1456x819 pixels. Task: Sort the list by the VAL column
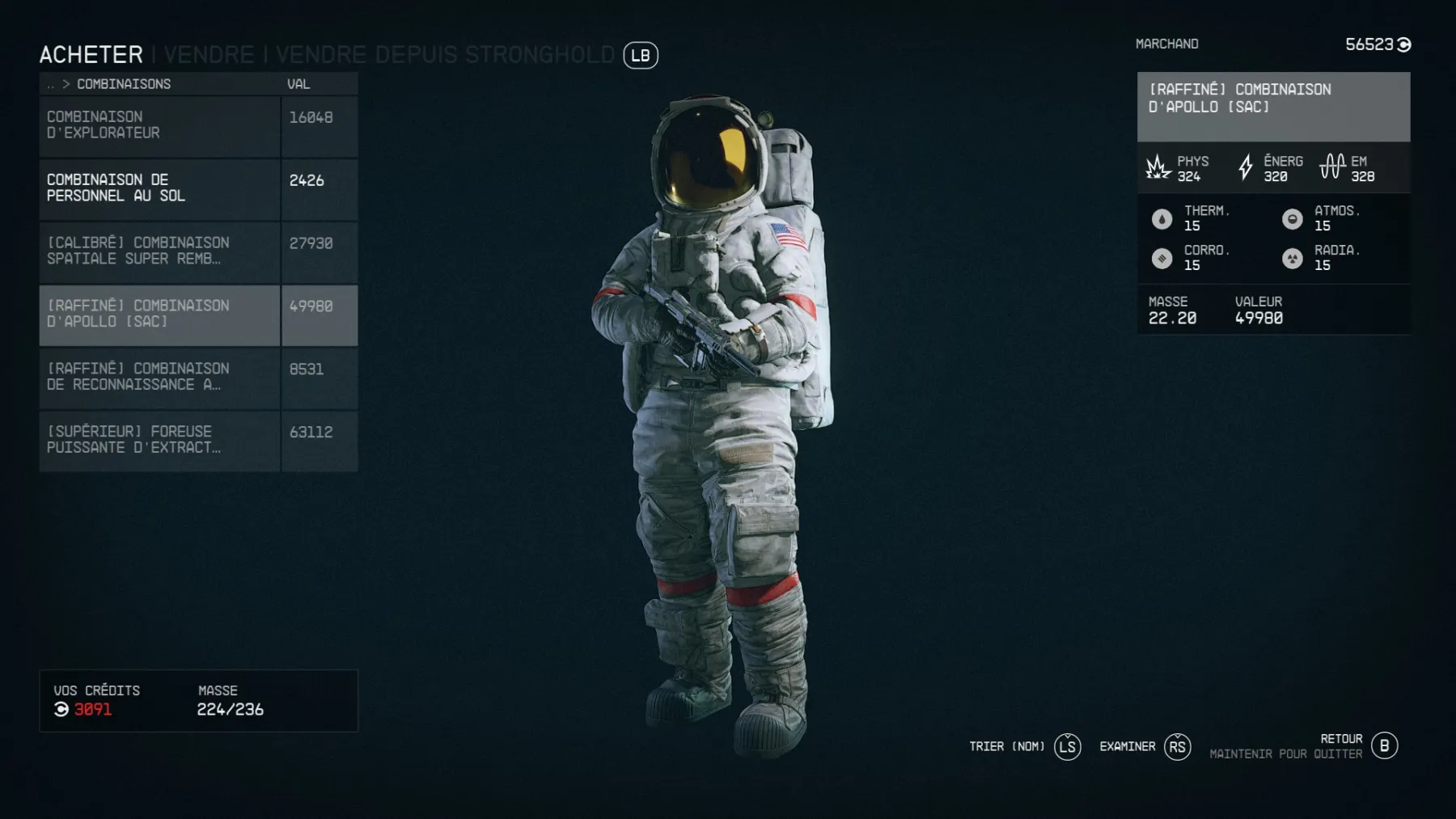(298, 84)
